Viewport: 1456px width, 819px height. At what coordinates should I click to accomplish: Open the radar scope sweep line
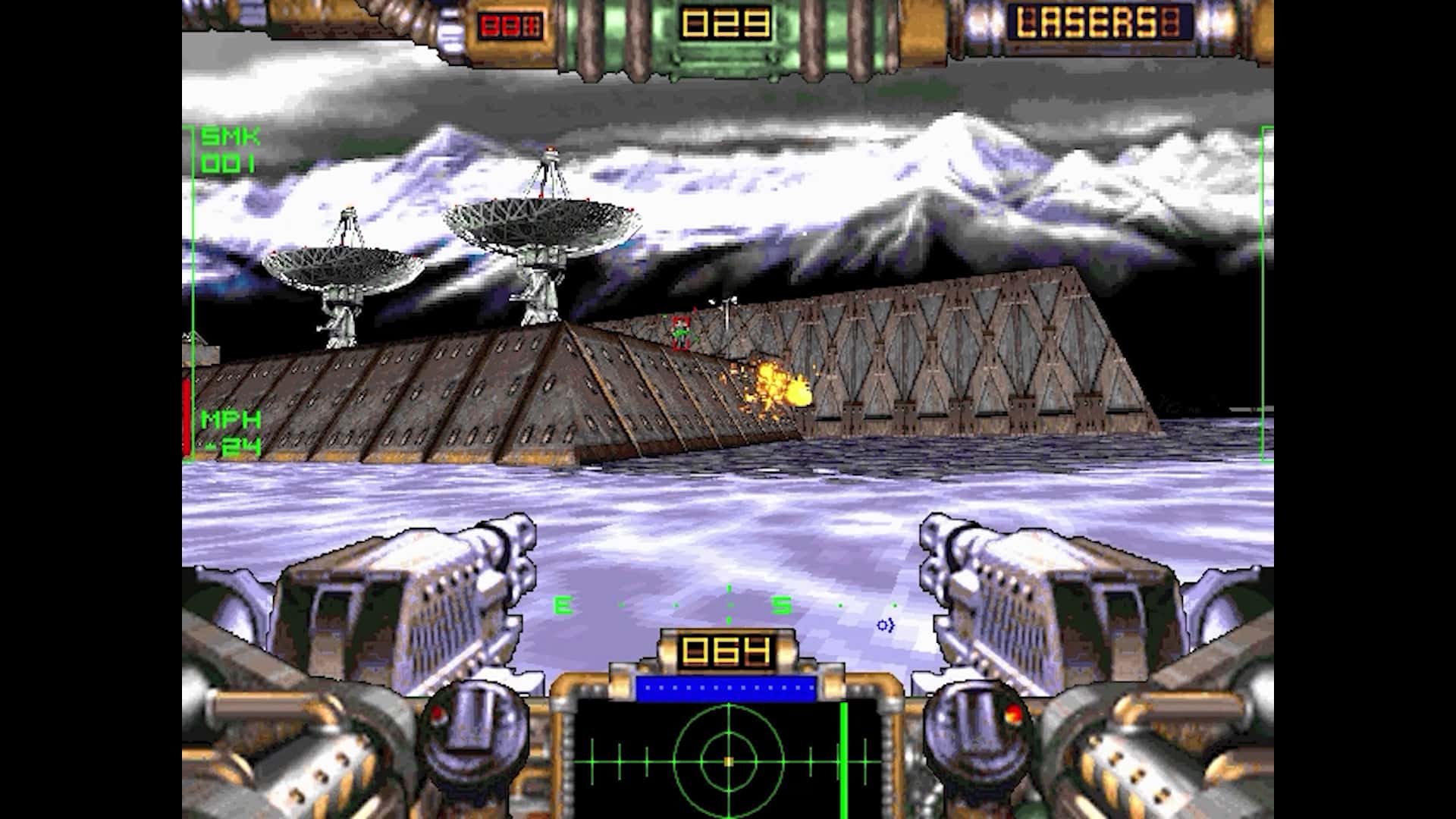tap(846, 758)
